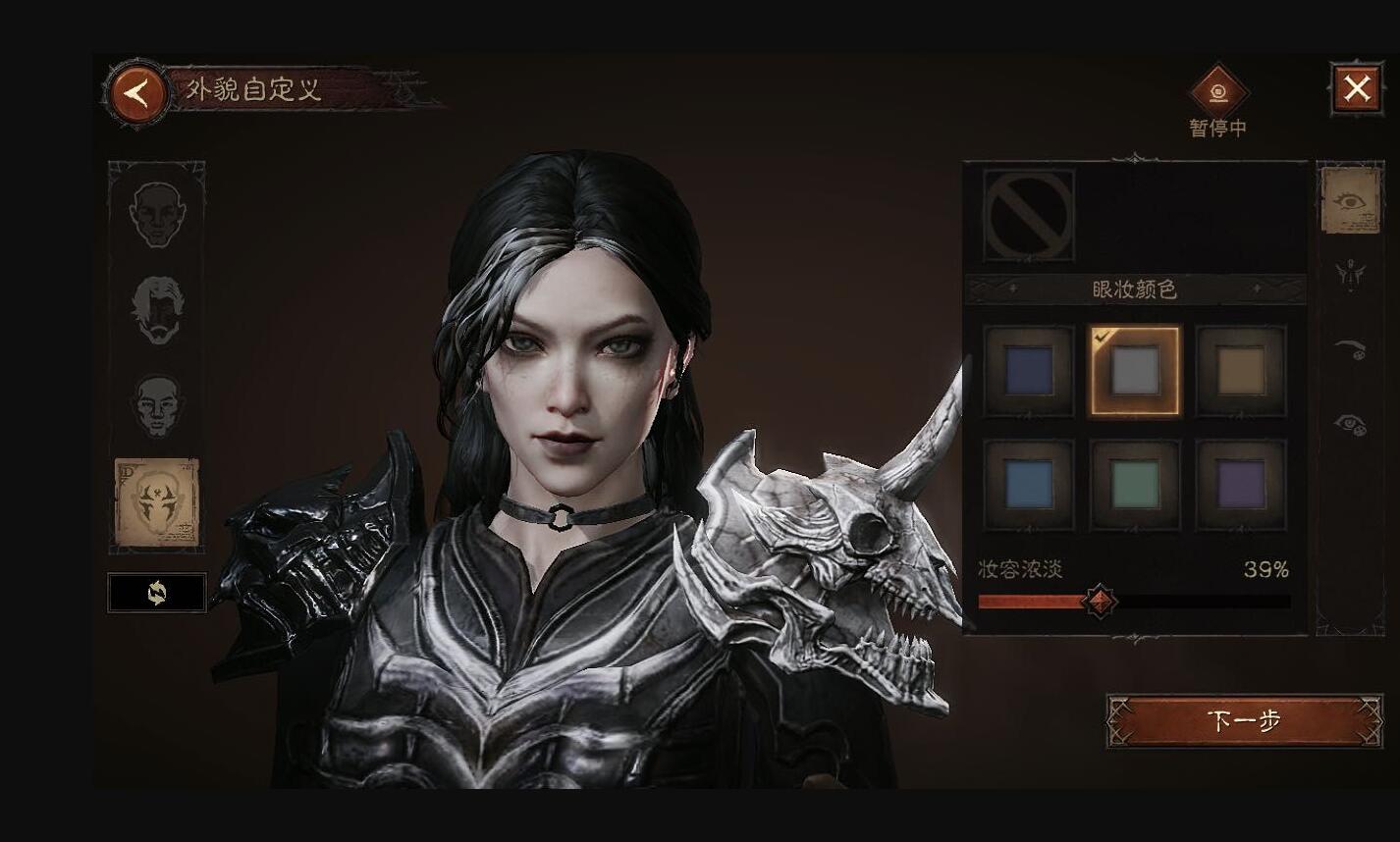The image size is (1400, 842).
Task: Apply the light blue eye makeup color
Action: click(1029, 485)
